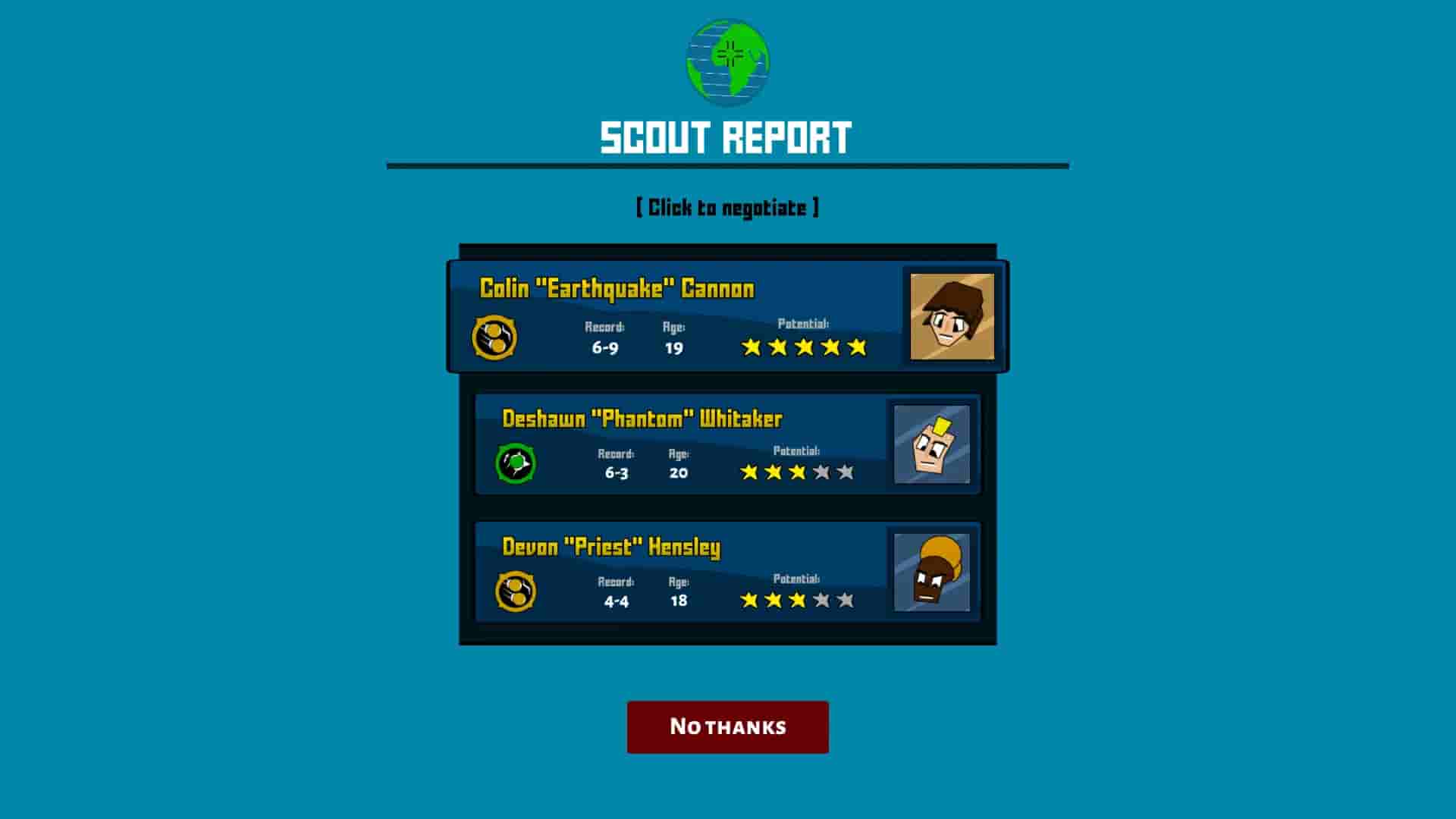Click the fifth potential star on Colin's card
This screenshot has width=1456, height=819.
coord(858,347)
